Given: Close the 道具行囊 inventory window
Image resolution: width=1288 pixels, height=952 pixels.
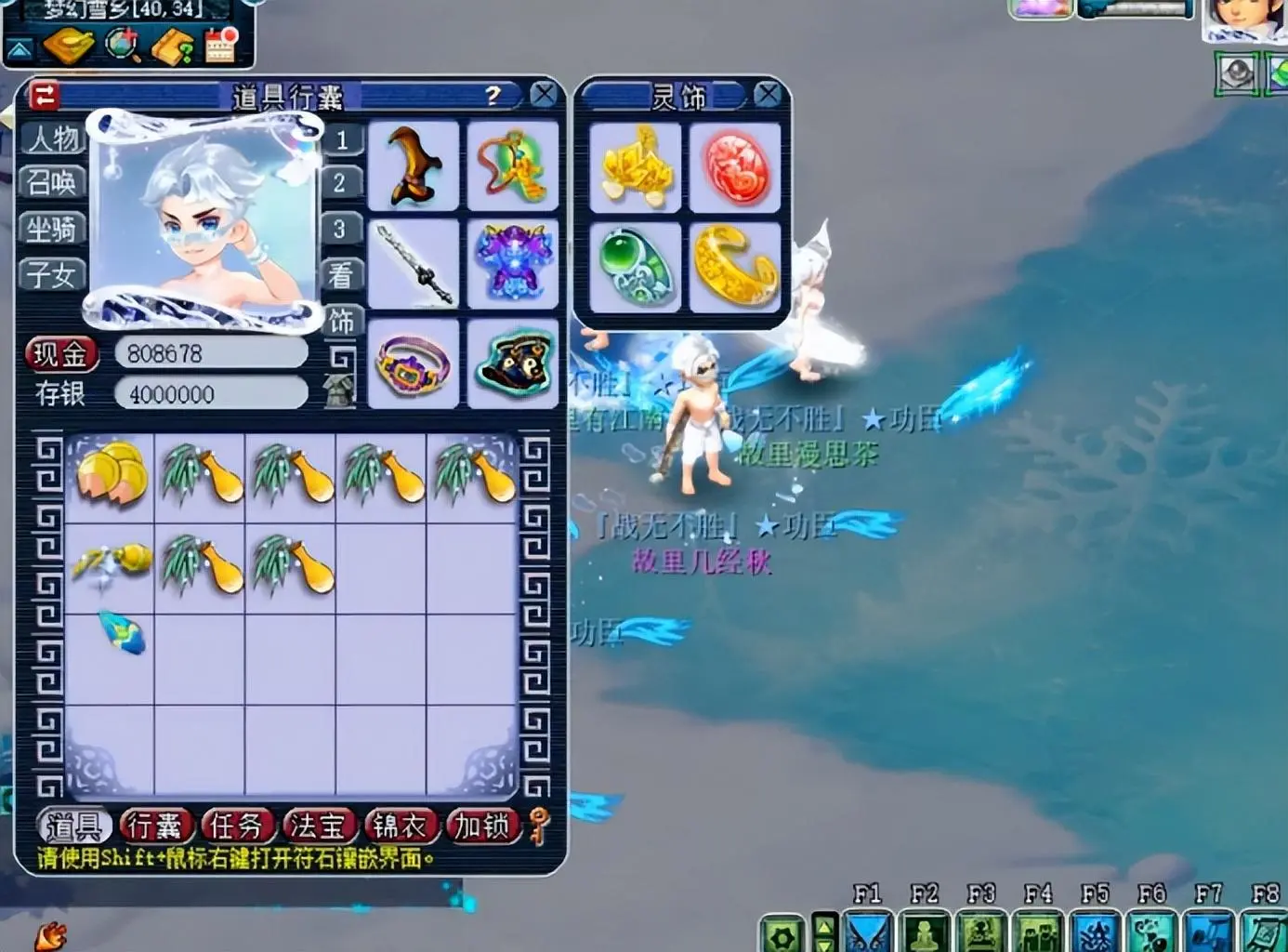Looking at the screenshot, I should point(544,94).
